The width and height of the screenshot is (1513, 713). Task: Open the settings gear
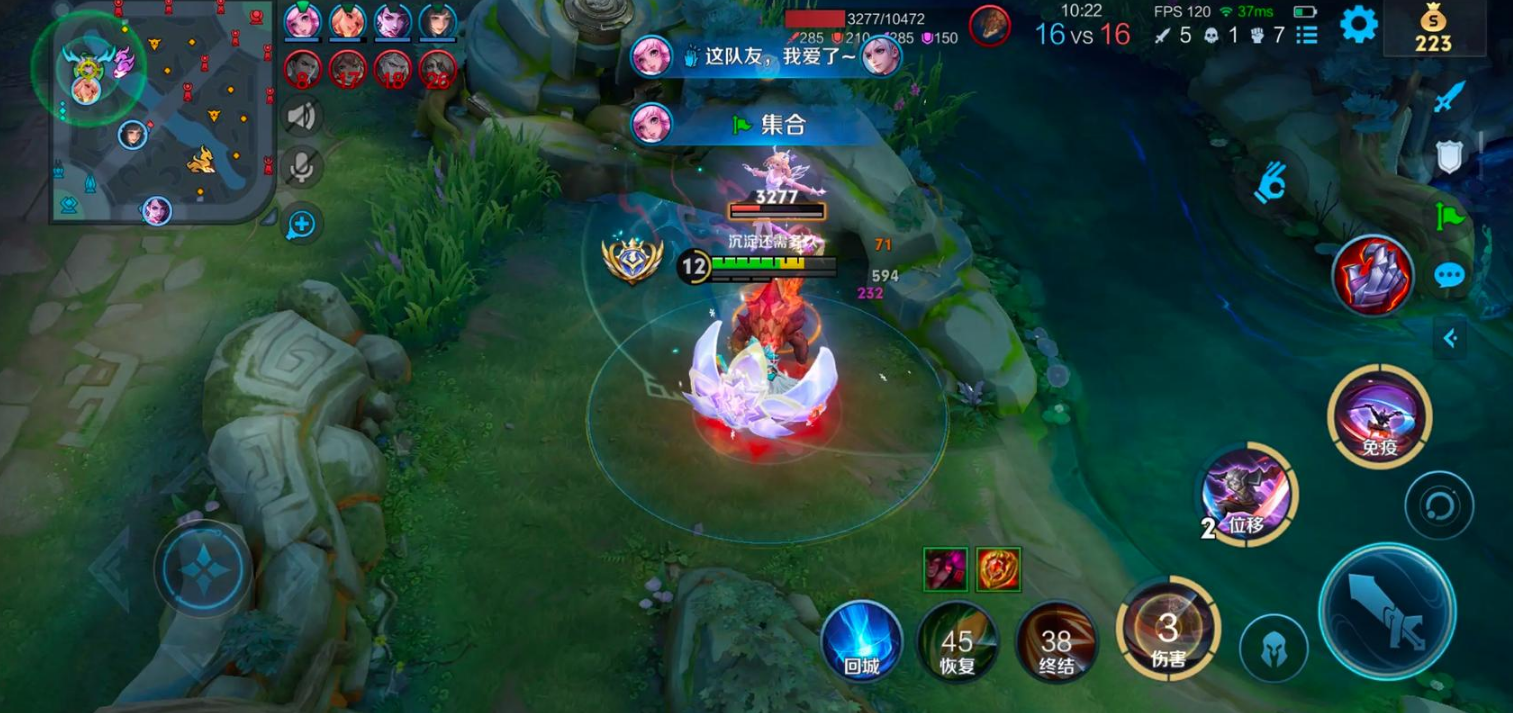click(1358, 24)
